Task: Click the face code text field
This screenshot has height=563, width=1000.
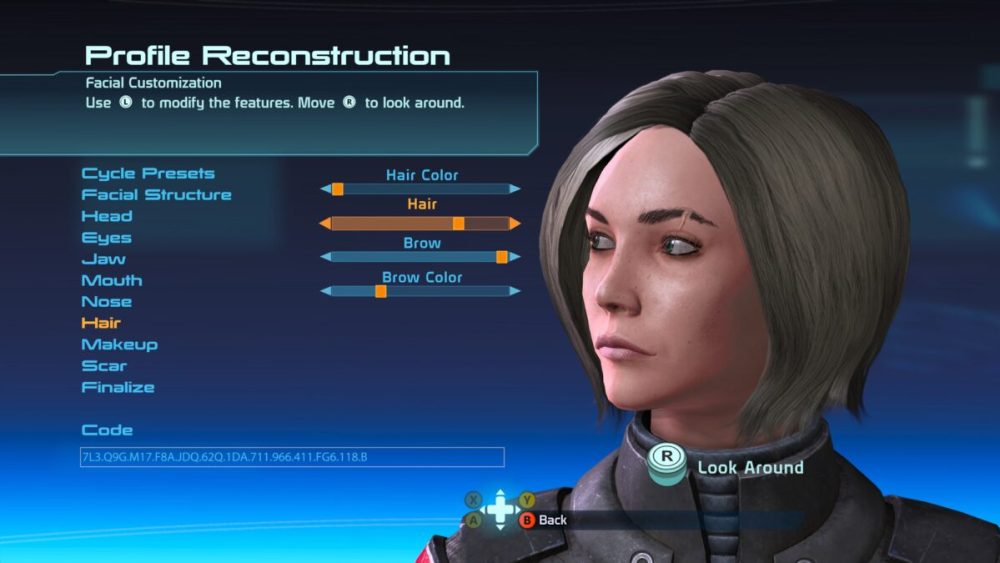Action: click(292, 457)
